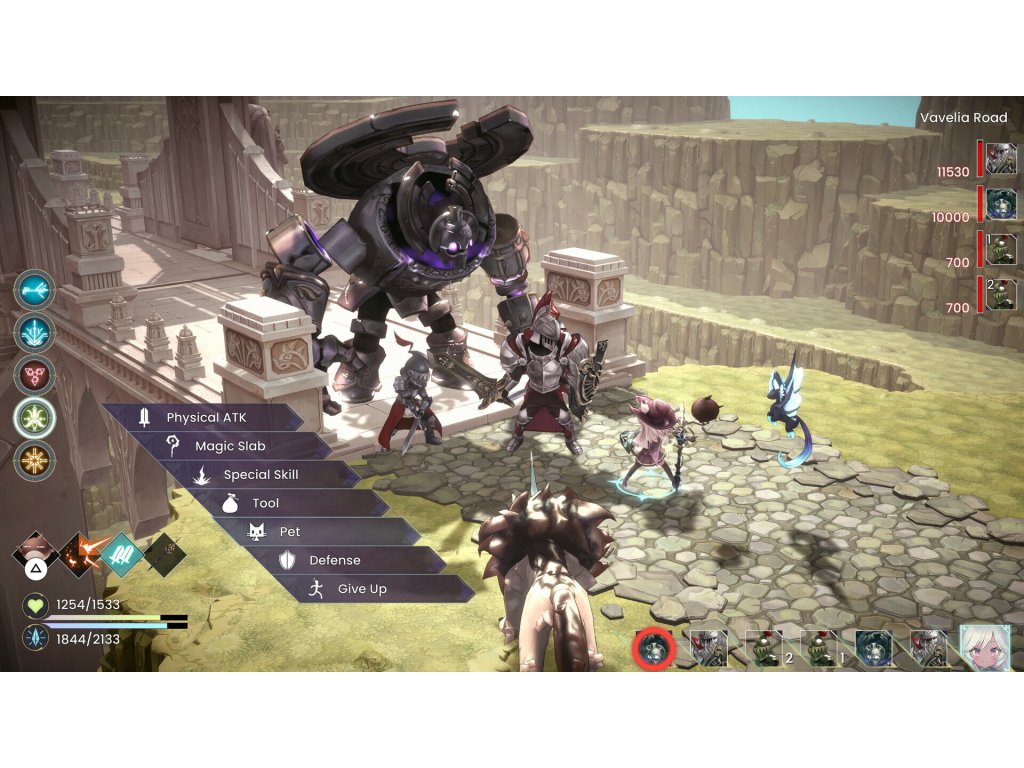Select the glowing green element orb
Image resolution: width=1024 pixels, height=768 pixels.
tap(35, 418)
